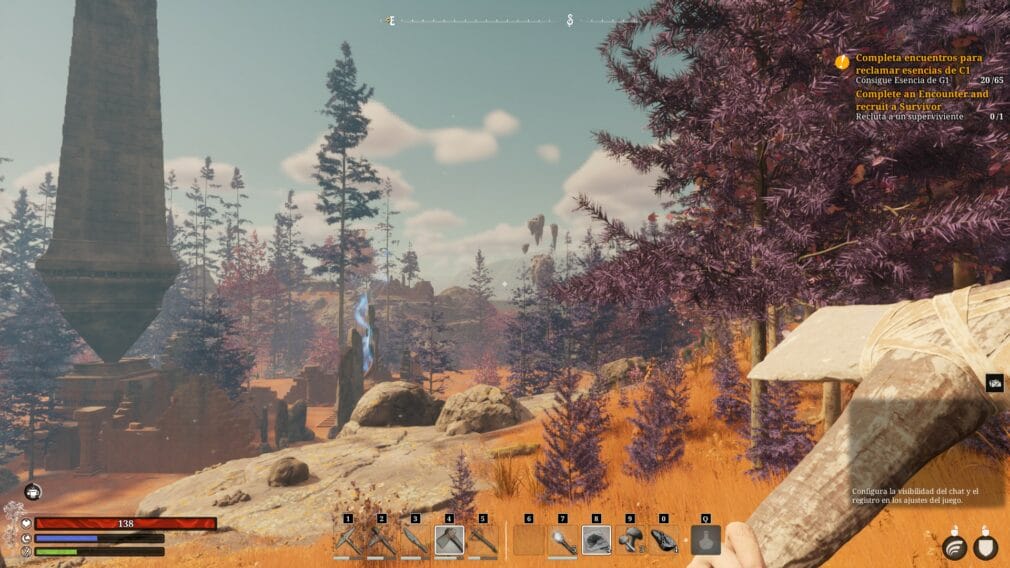This screenshot has width=1010, height=568.
Task: Click the compass bar at the top
Action: [510, 20]
